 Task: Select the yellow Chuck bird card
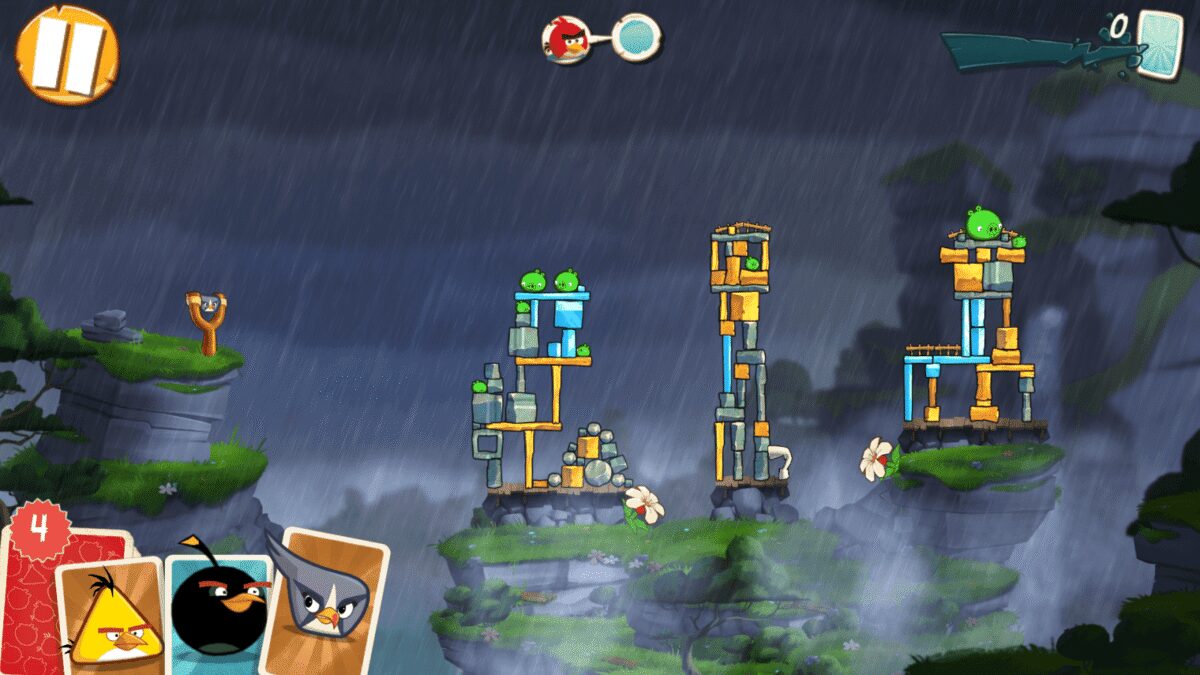pyautogui.click(x=110, y=615)
